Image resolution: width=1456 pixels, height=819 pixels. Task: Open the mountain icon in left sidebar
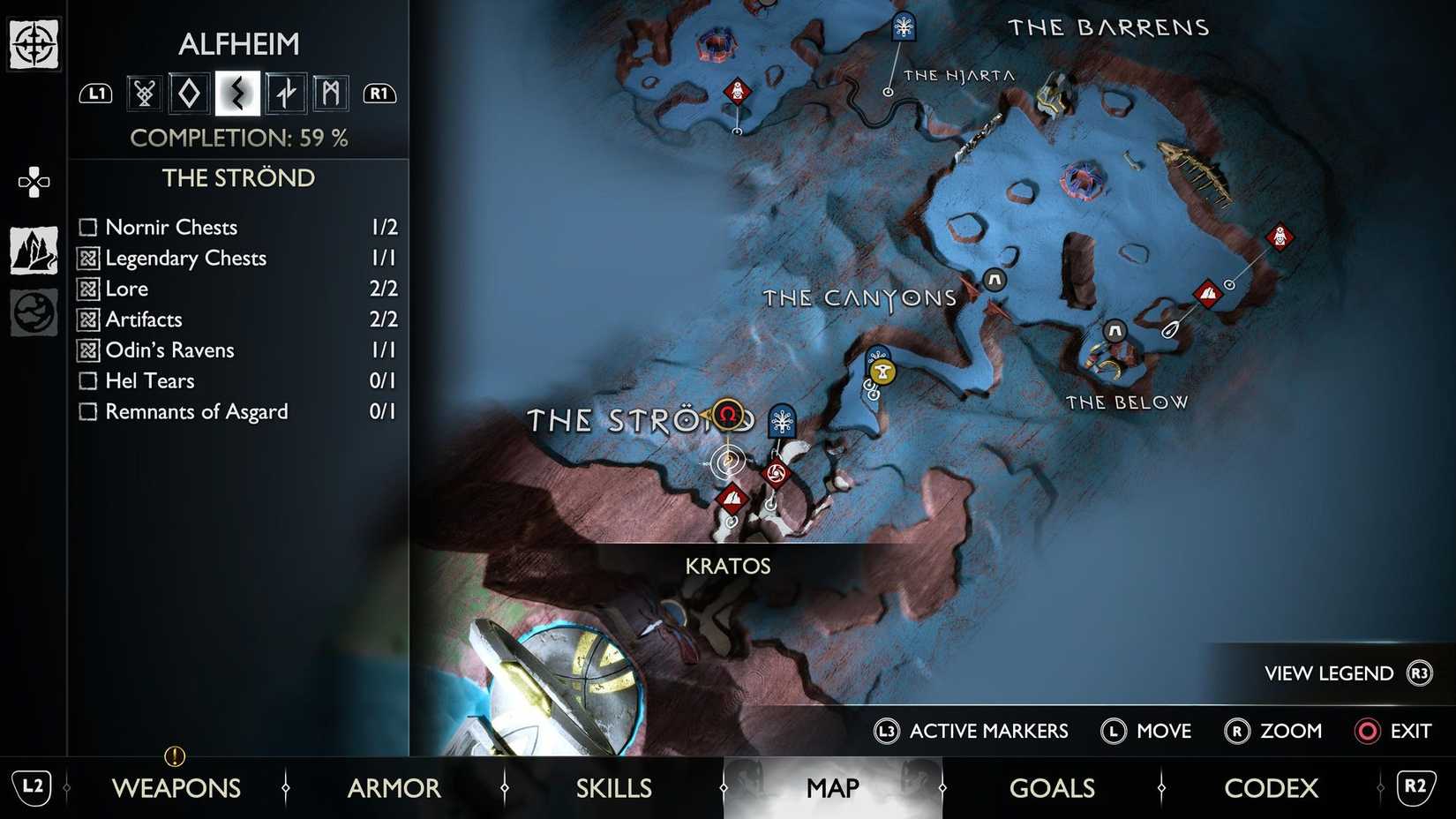pos(34,251)
